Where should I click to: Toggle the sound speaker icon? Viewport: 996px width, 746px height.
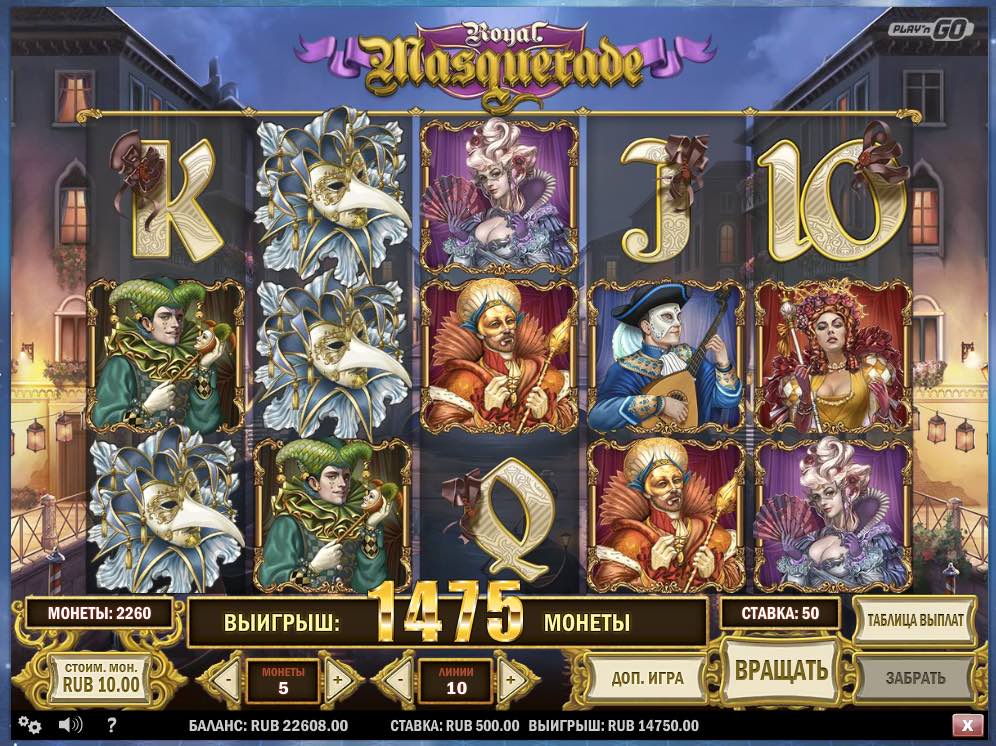[x=70, y=725]
